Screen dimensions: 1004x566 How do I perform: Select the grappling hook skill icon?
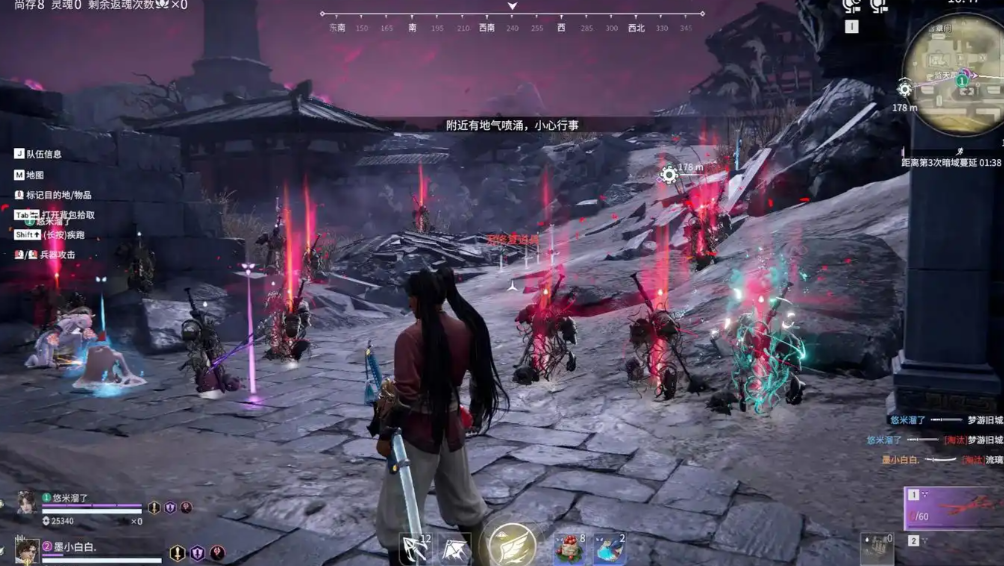click(x=456, y=548)
